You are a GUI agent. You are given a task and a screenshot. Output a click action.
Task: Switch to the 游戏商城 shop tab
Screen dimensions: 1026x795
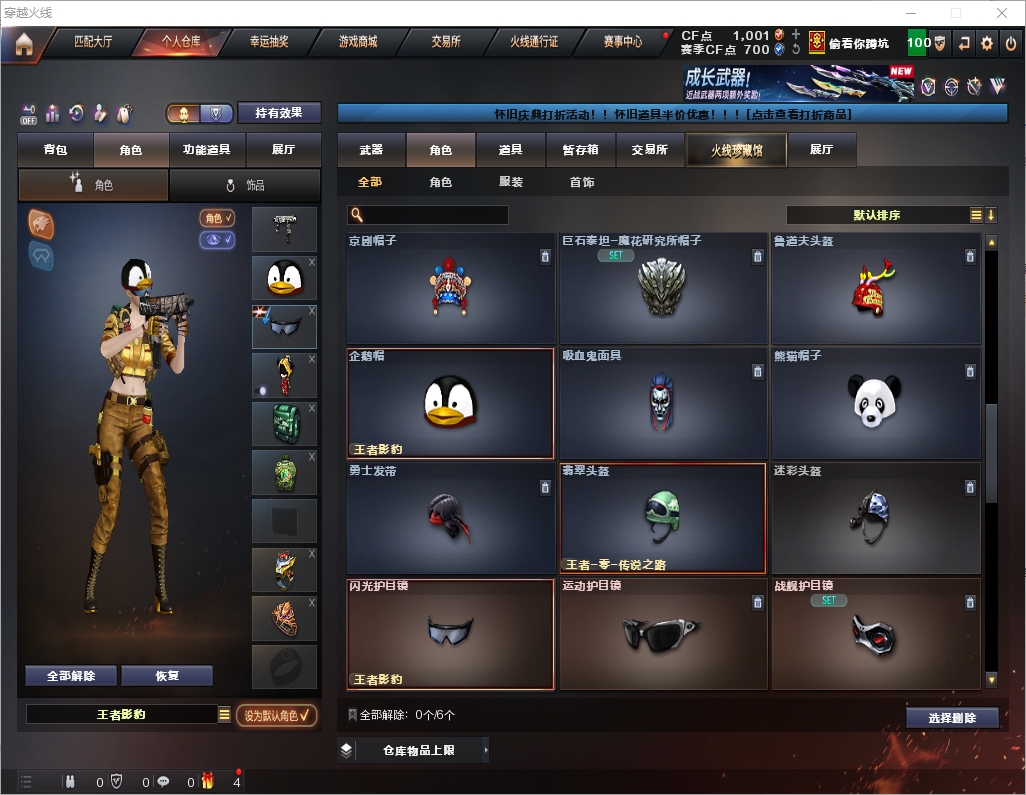pos(358,43)
